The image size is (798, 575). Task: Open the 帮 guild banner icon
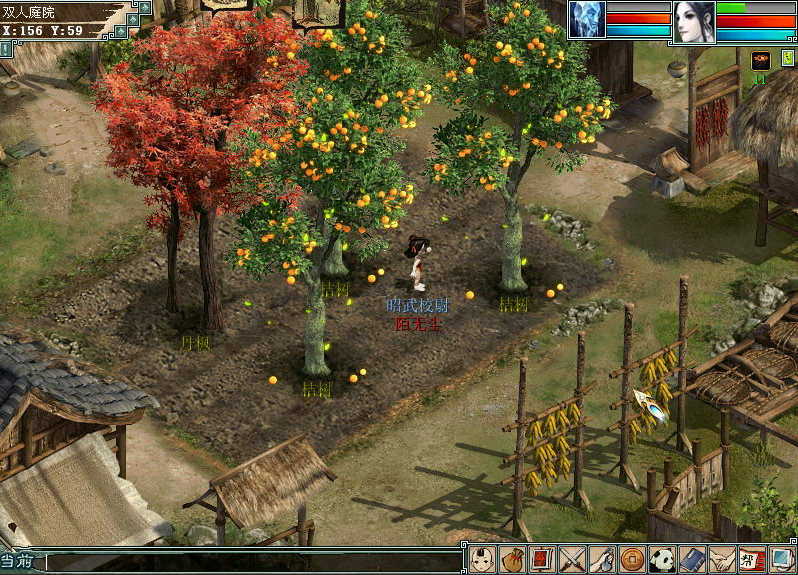(750, 559)
